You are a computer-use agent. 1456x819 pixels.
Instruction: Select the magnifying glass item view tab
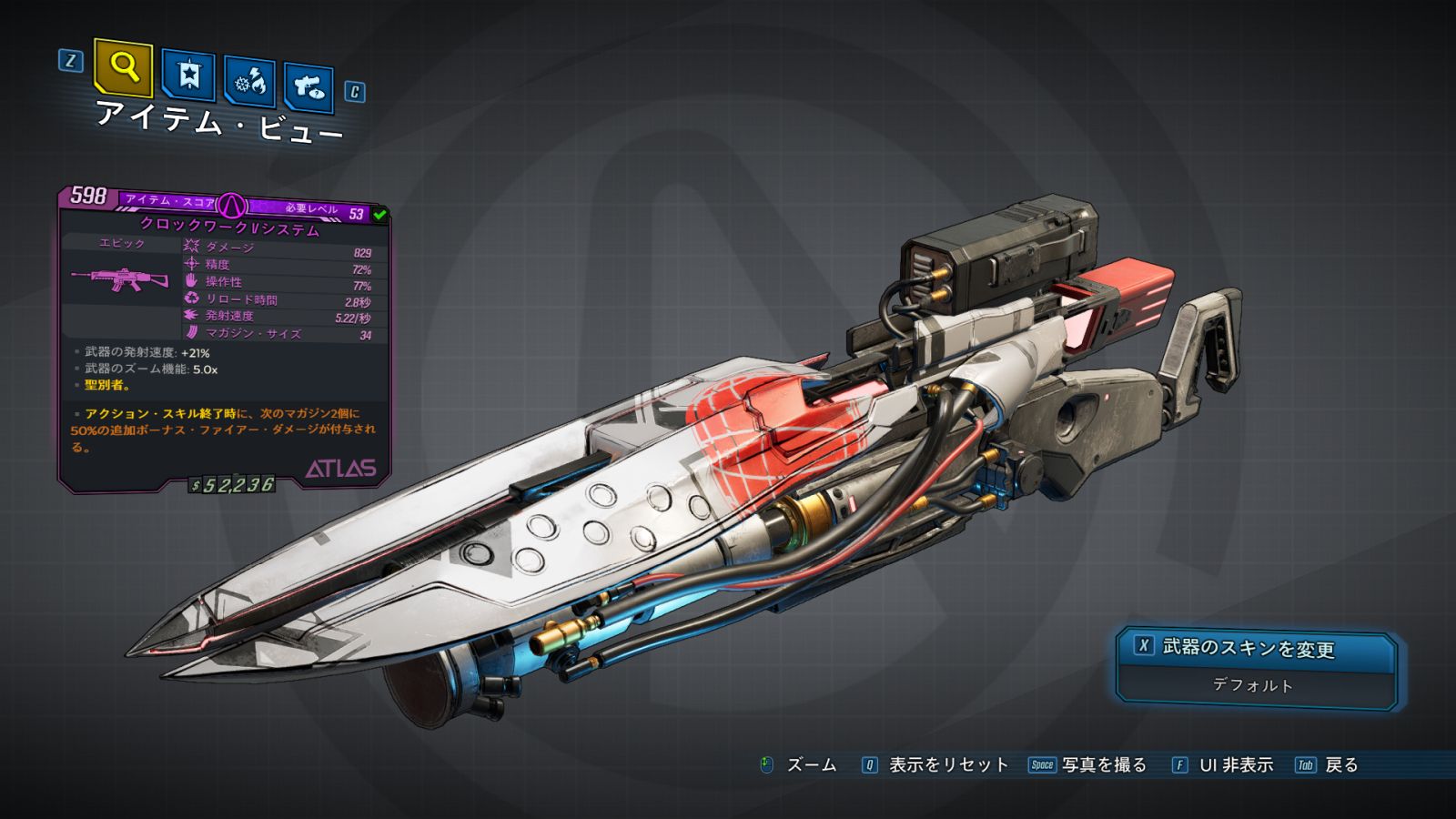(x=123, y=66)
